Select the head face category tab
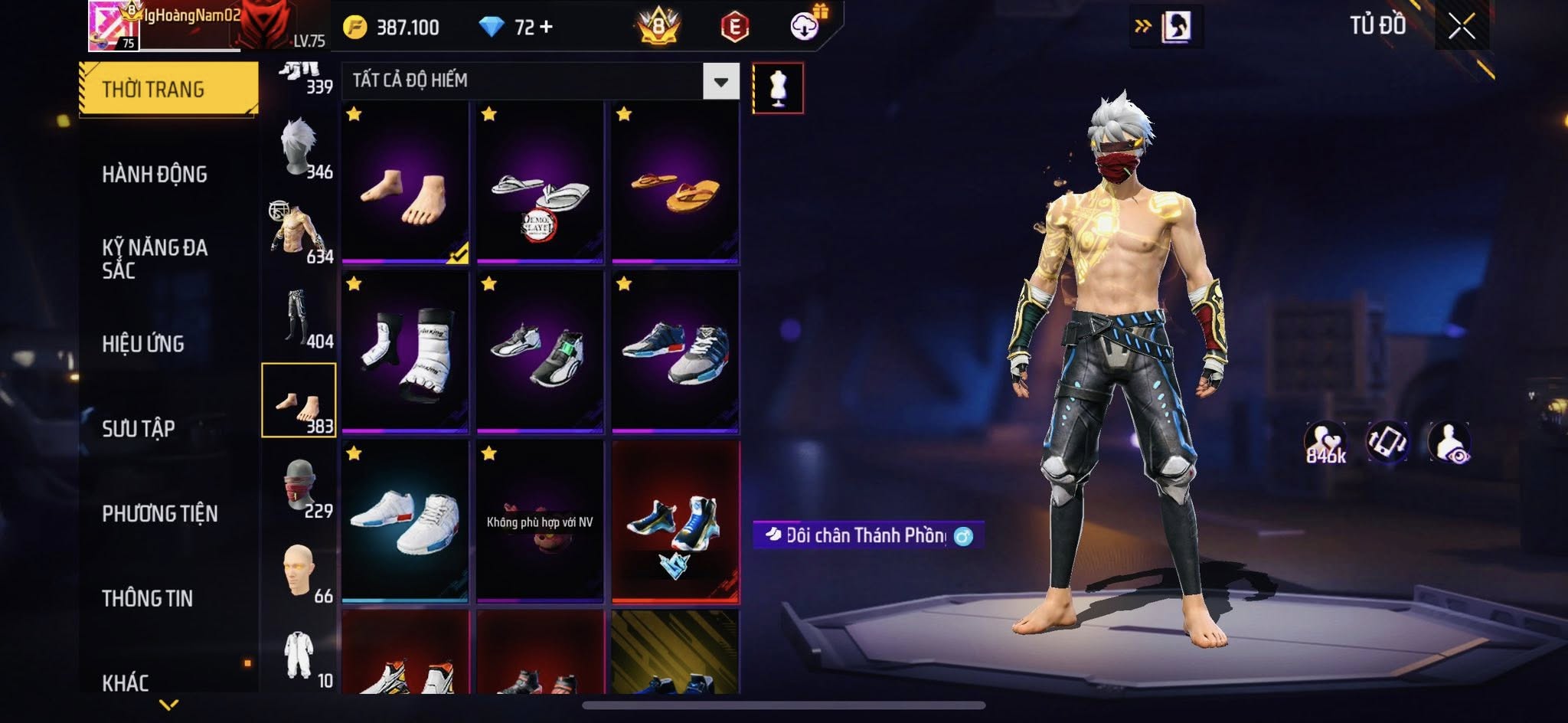 300,572
